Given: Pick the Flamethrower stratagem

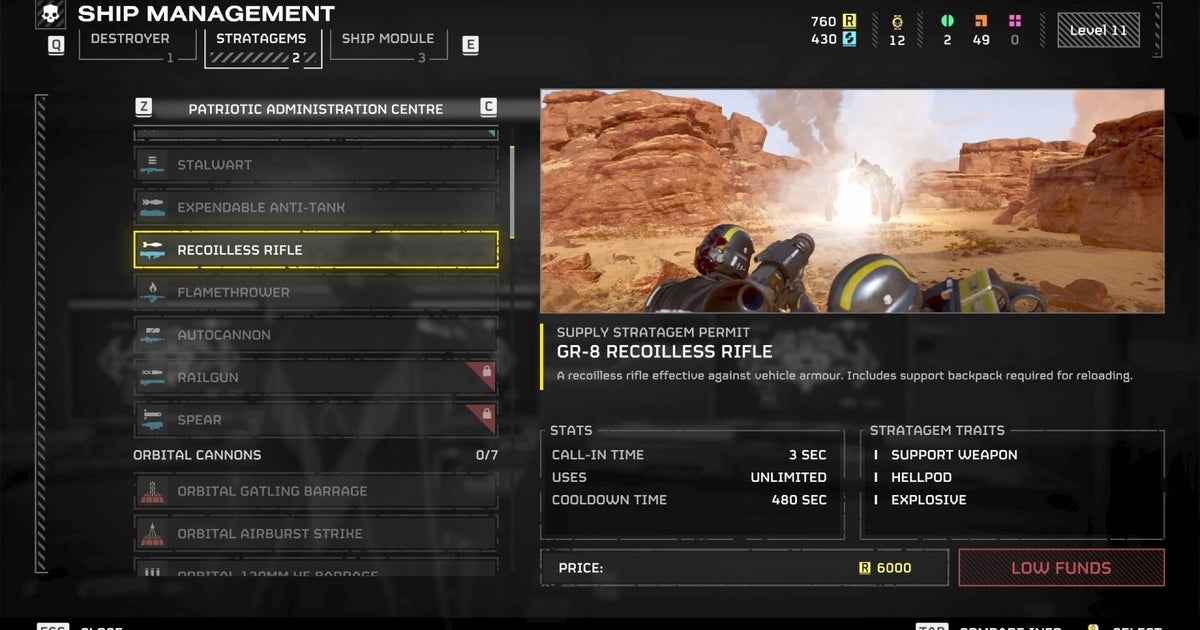Looking at the screenshot, I should click(x=316, y=293).
